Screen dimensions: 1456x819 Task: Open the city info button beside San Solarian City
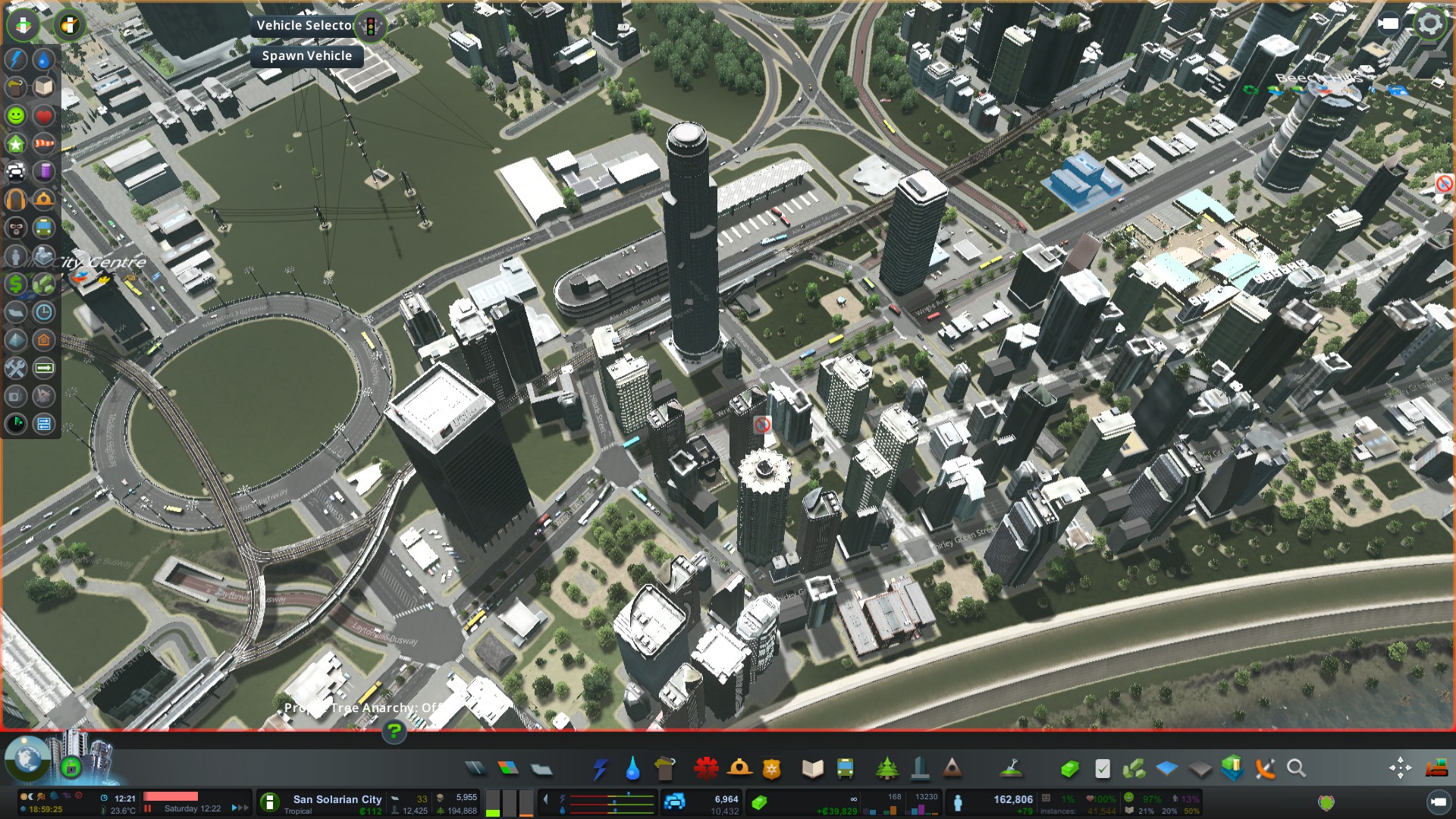point(269,802)
